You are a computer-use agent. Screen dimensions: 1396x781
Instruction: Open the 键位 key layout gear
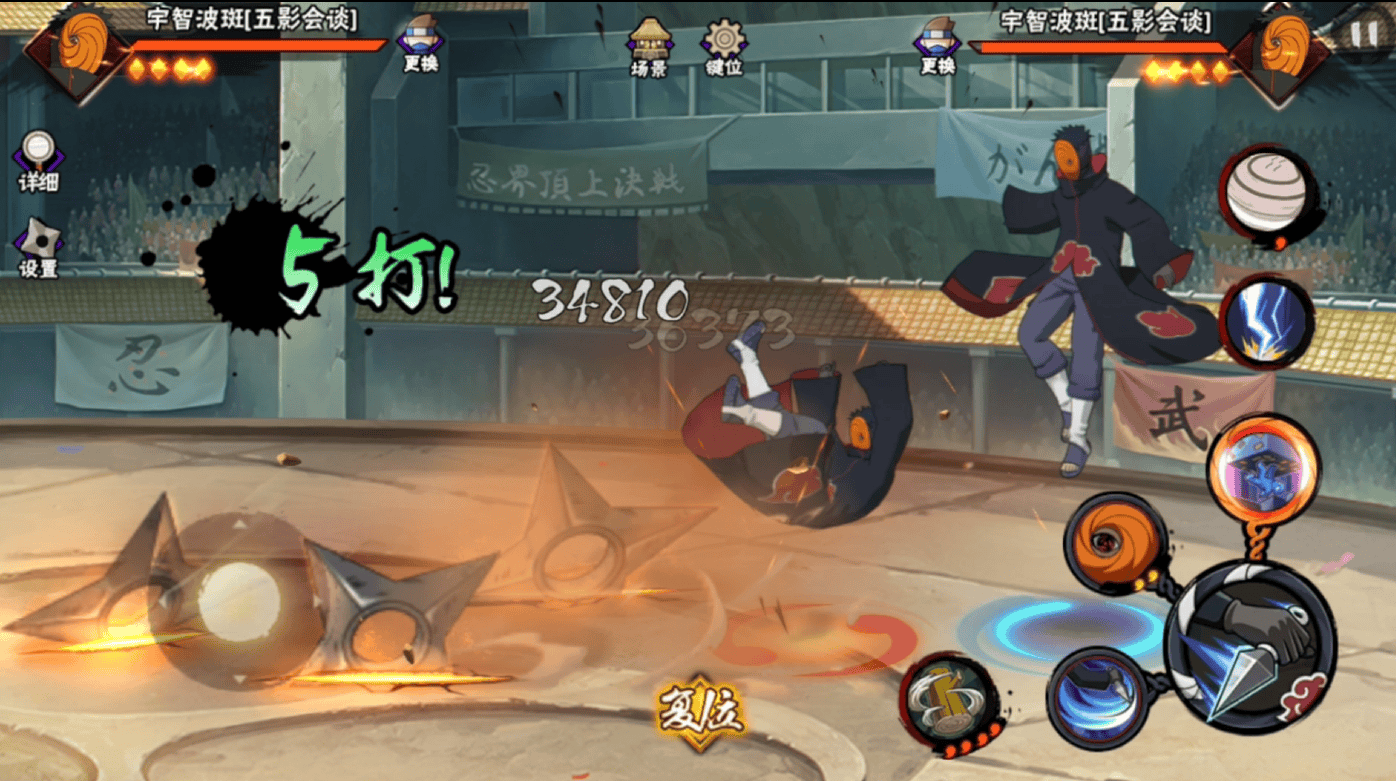tap(722, 47)
